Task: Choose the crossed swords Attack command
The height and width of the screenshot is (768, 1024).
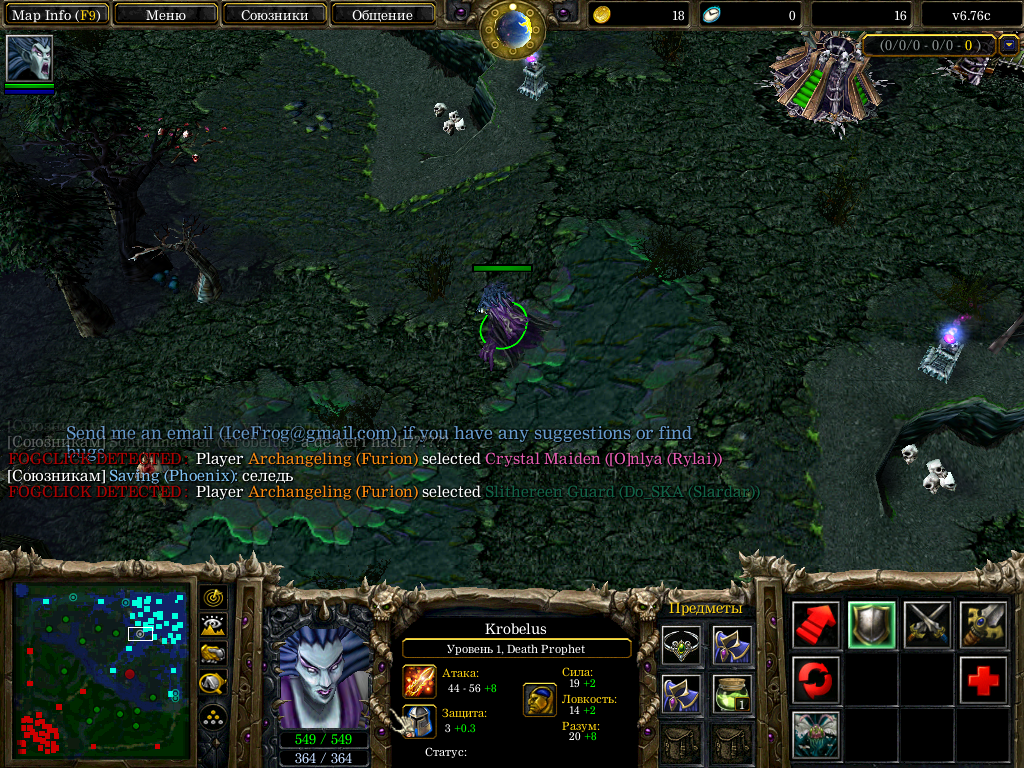Action: click(927, 625)
